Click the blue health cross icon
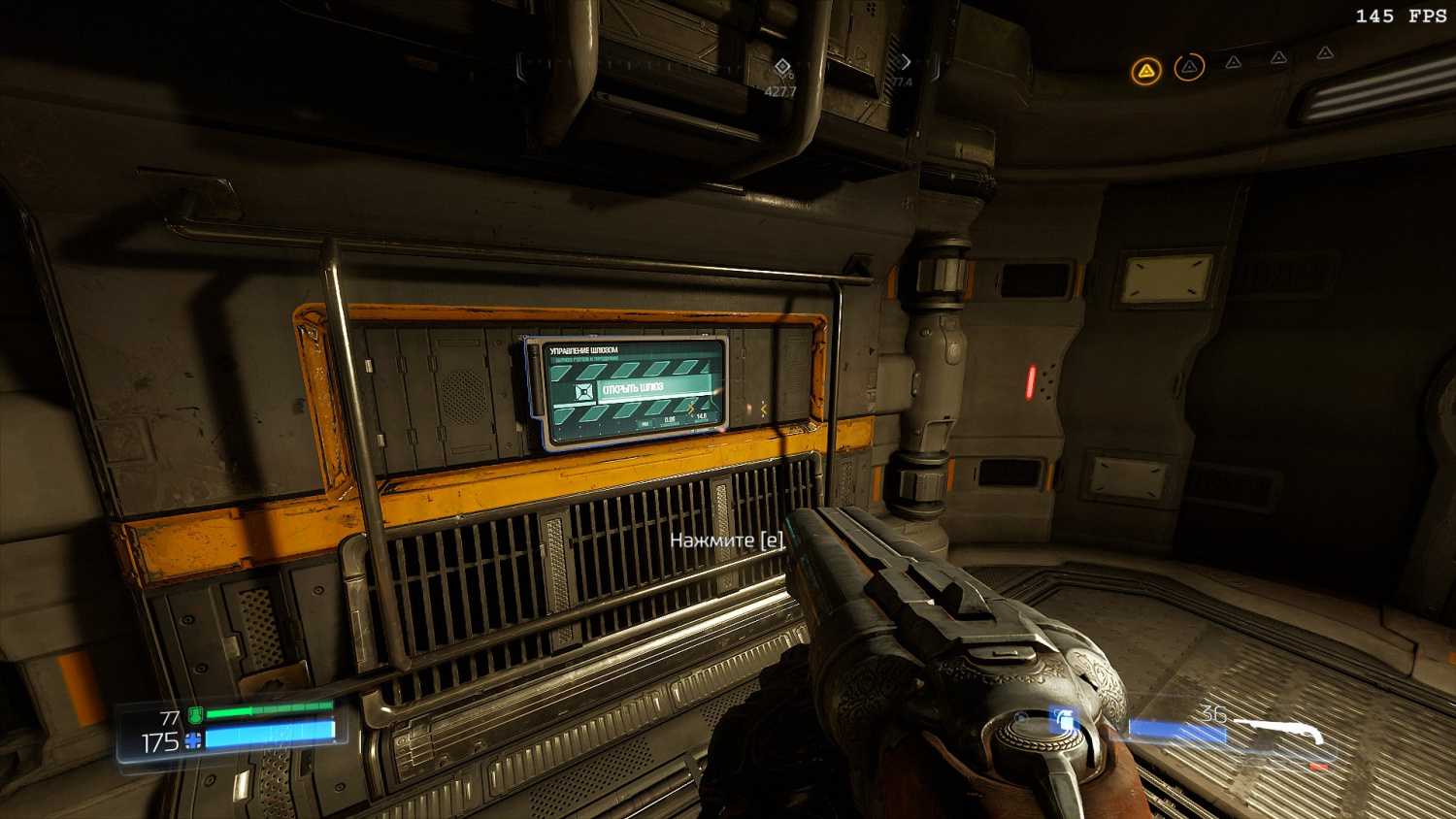 pos(193,741)
